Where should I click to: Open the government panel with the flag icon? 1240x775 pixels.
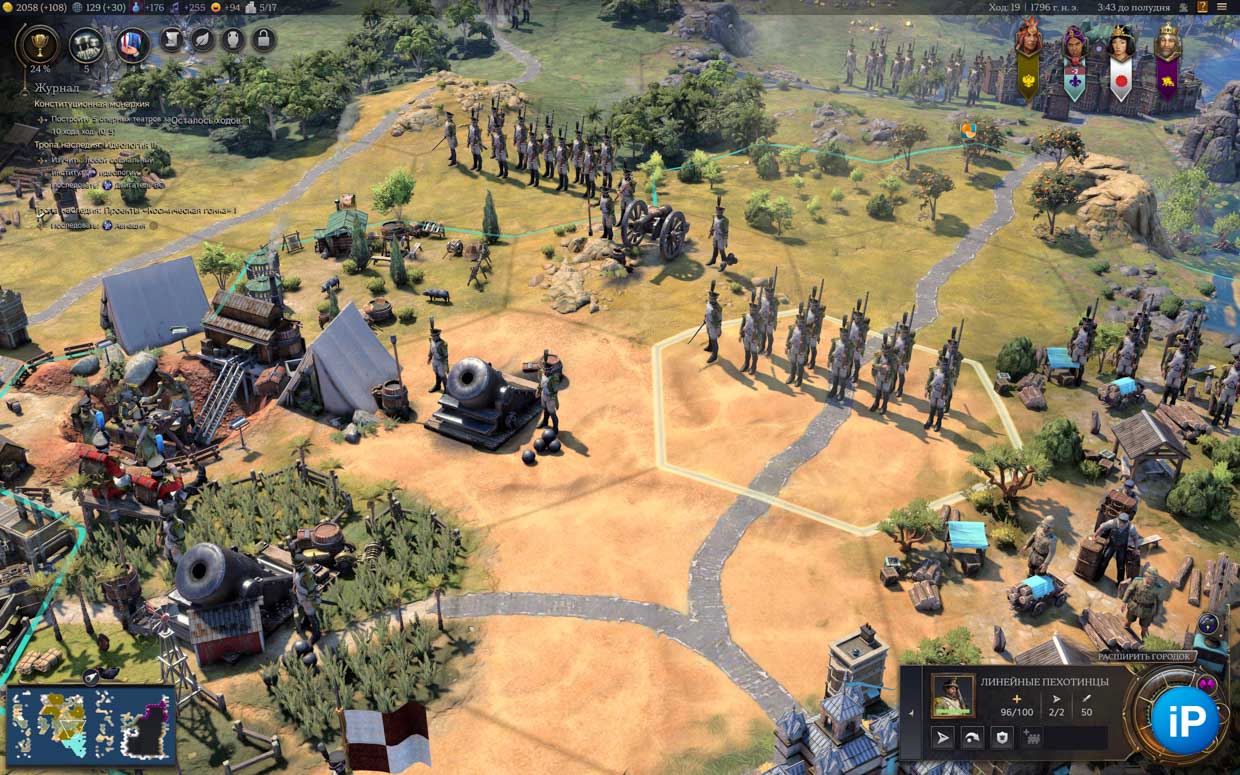[132, 44]
